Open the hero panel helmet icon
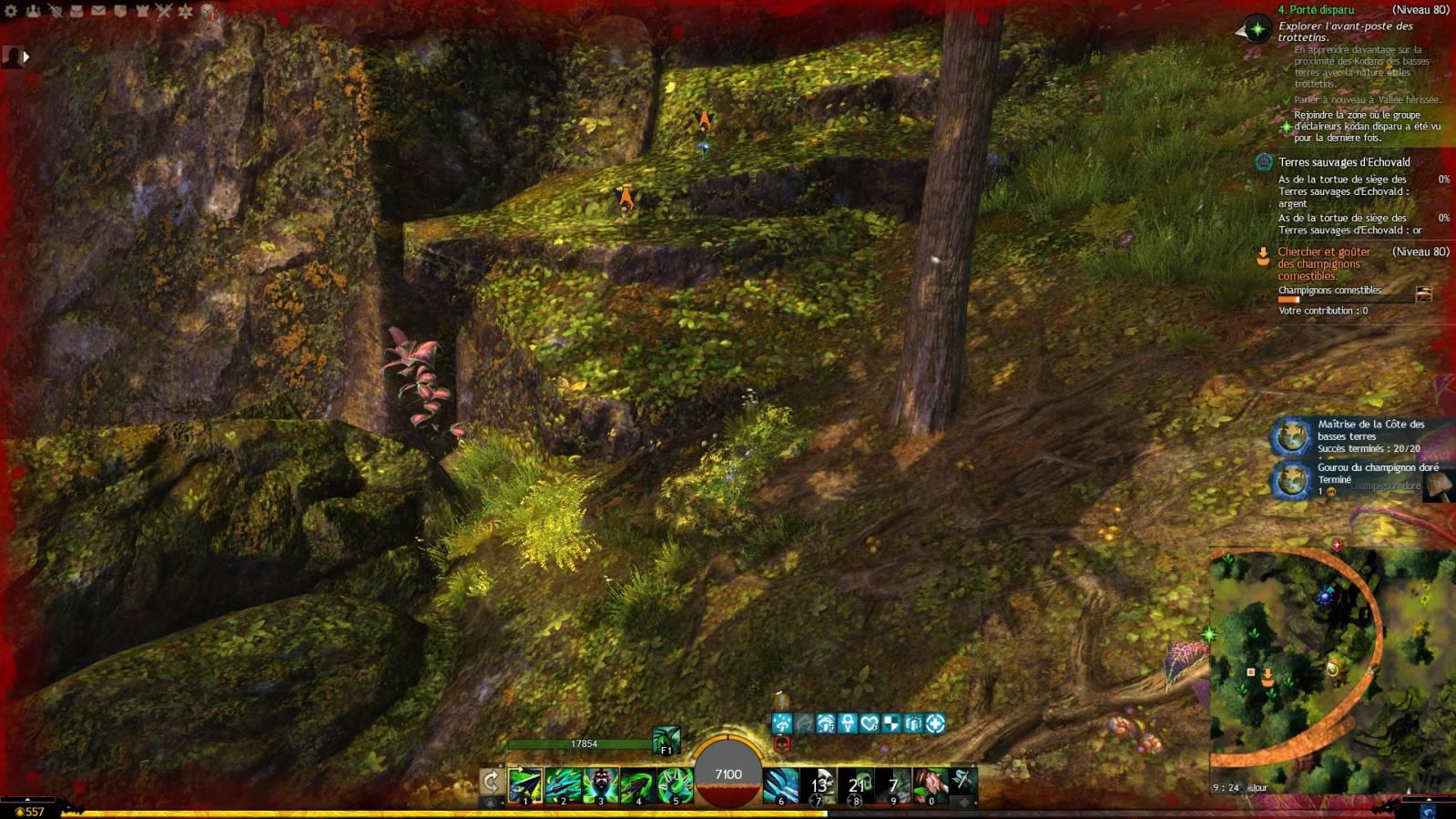1456x819 pixels. point(56,11)
